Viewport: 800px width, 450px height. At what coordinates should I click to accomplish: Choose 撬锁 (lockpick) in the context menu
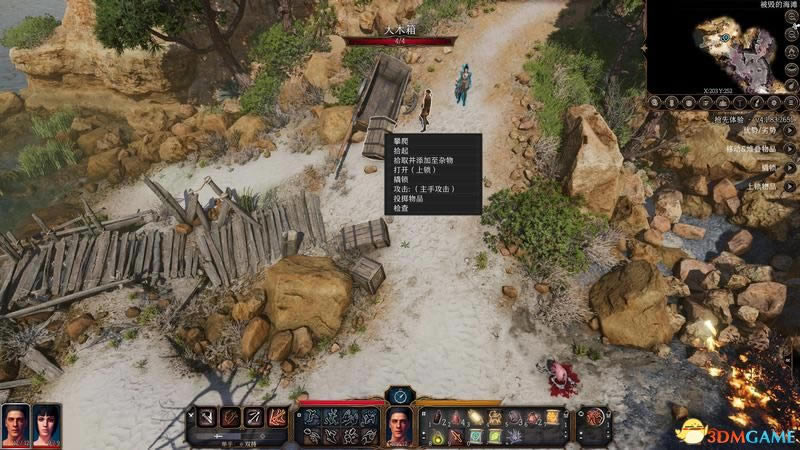pyautogui.click(x=401, y=179)
